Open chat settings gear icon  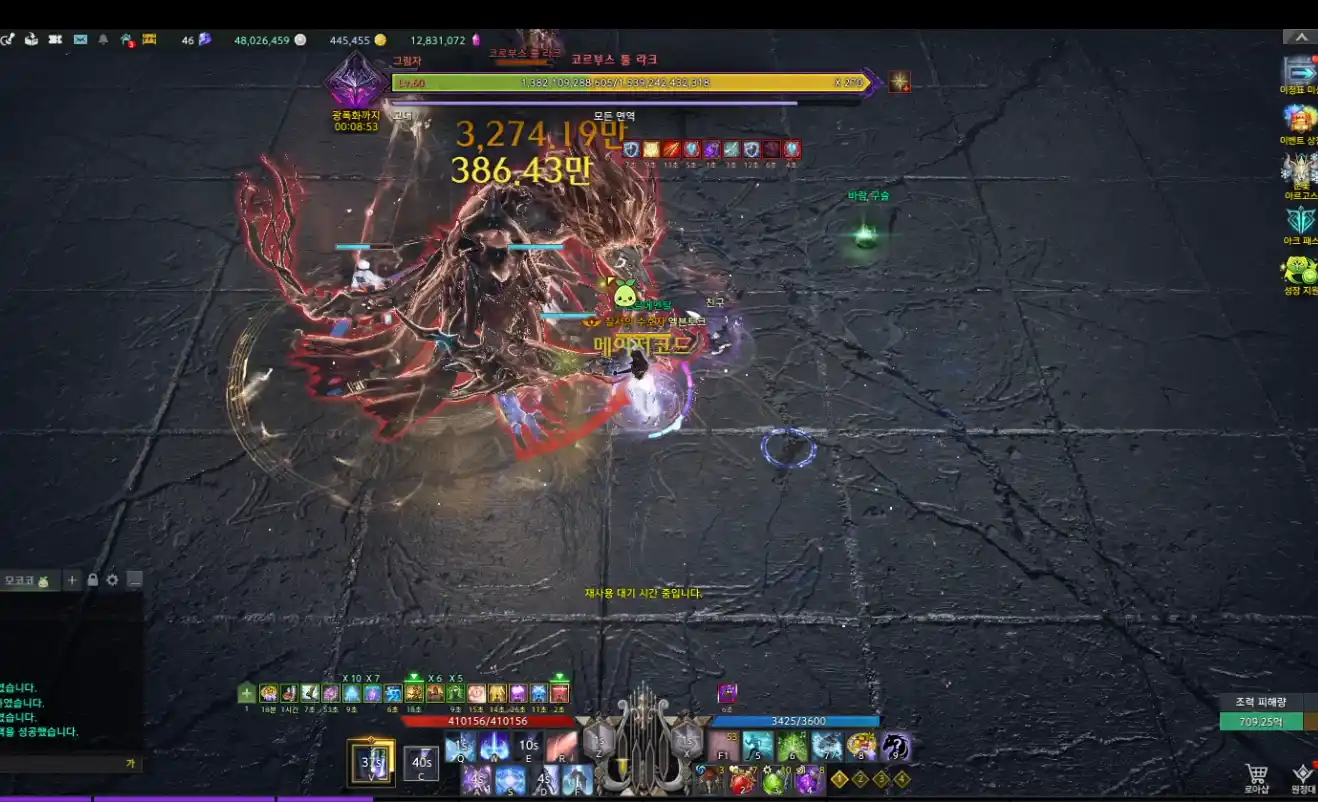coord(112,580)
